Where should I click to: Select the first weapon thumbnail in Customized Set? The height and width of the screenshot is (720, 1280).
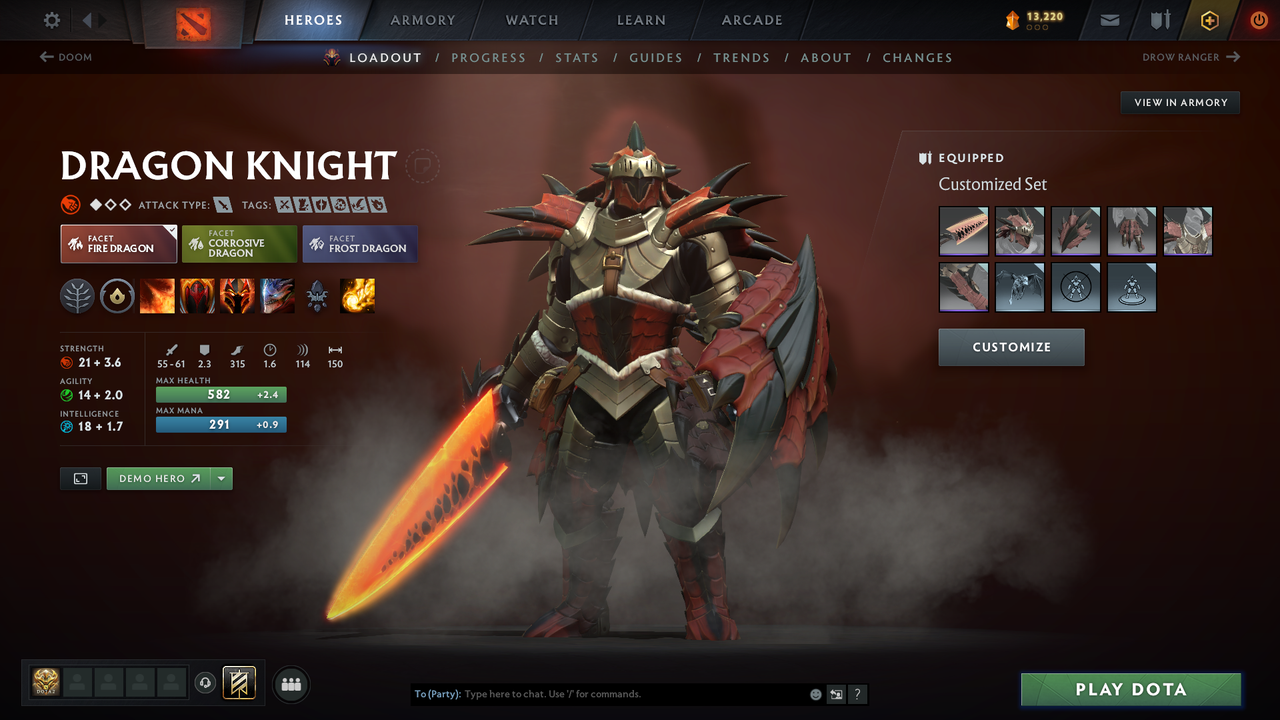tap(963, 231)
